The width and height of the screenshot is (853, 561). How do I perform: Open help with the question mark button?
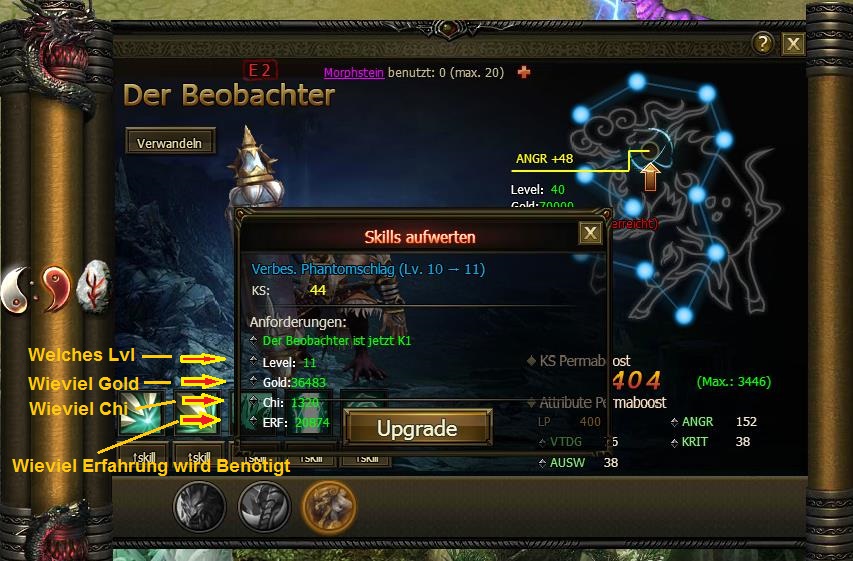pos(763,43)
